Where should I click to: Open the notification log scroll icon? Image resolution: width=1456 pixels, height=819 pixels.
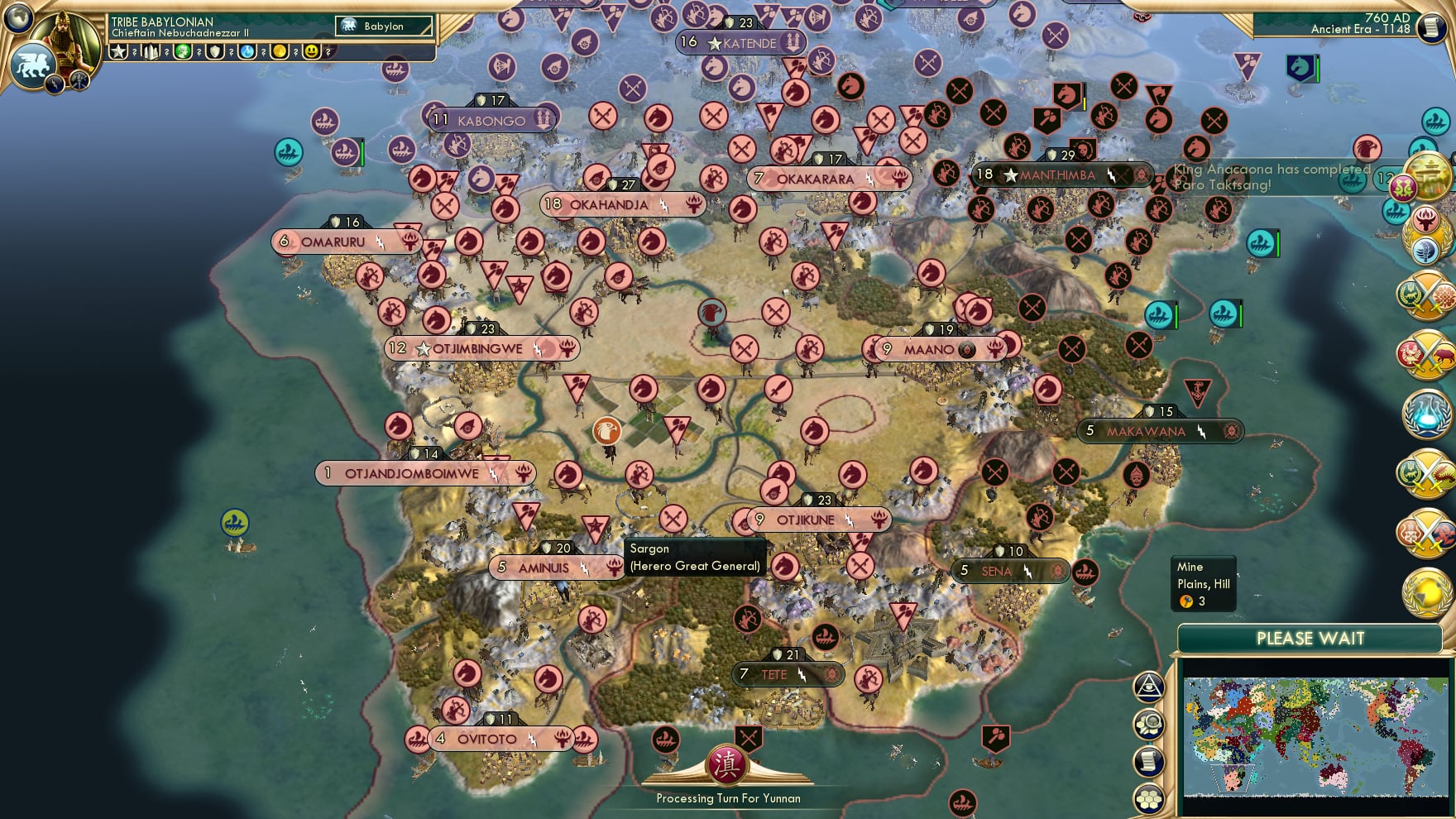[1148, 759]
